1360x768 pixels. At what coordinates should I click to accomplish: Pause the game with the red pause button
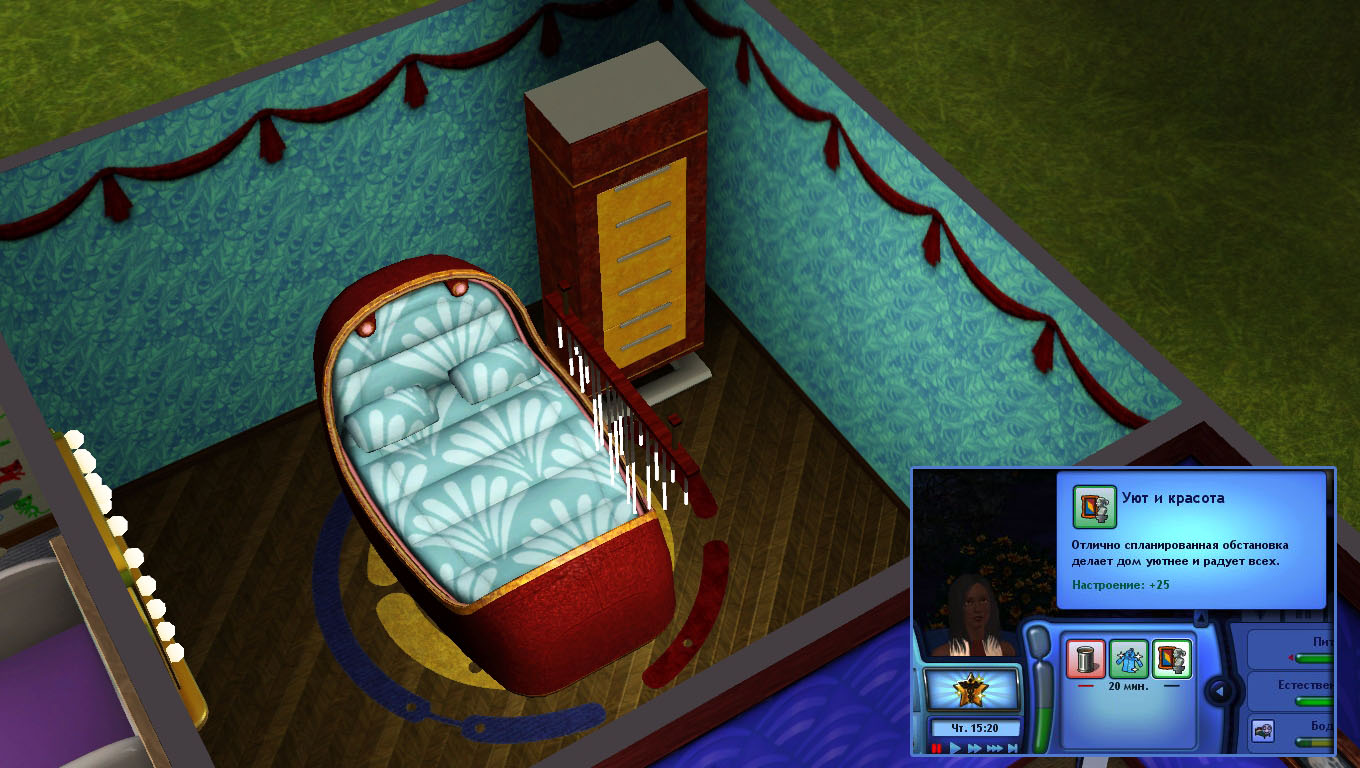[x=937, y=748]
